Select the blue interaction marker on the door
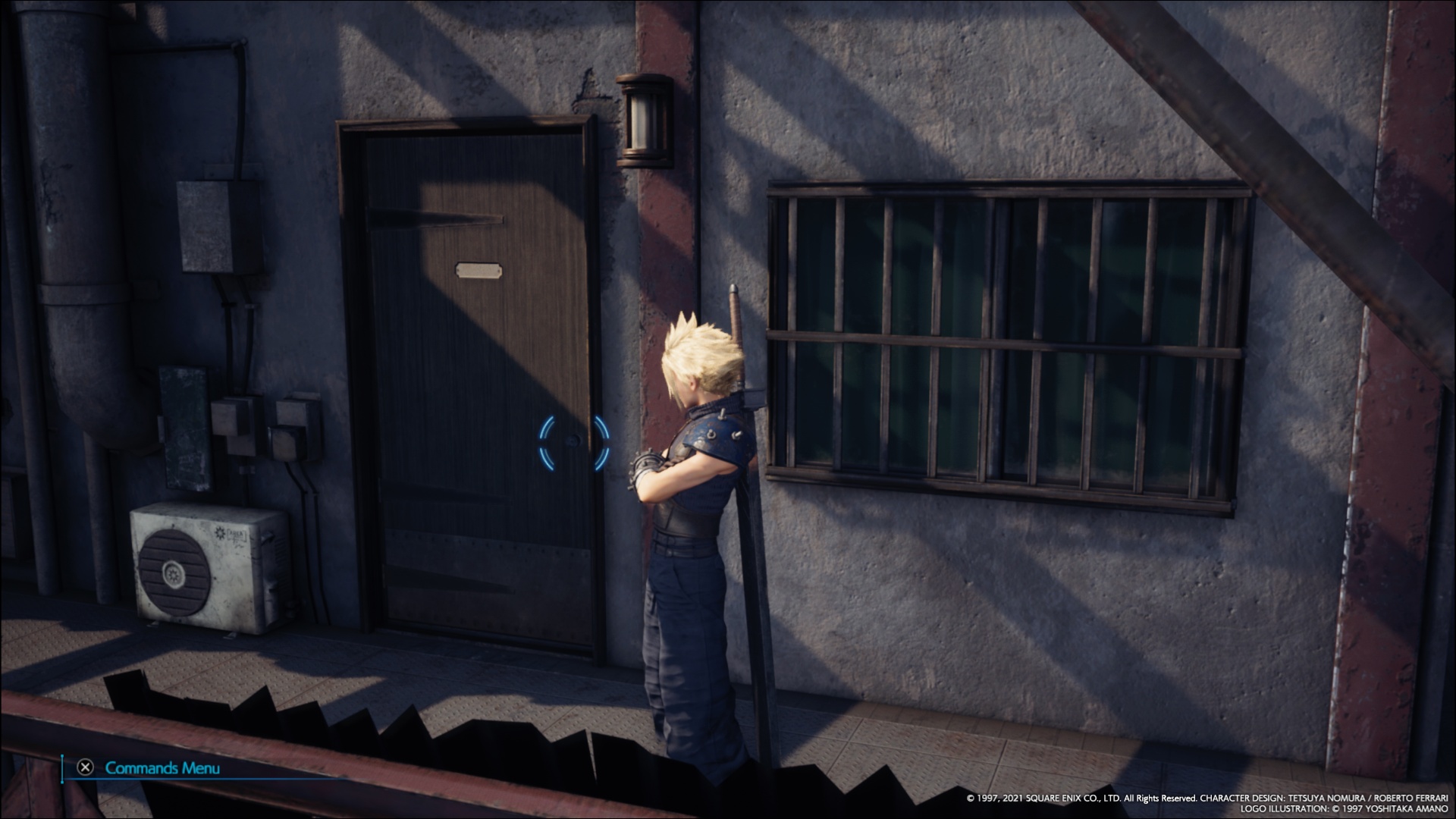The height and width of the screenshot is (819, 1456). [574, 442]
